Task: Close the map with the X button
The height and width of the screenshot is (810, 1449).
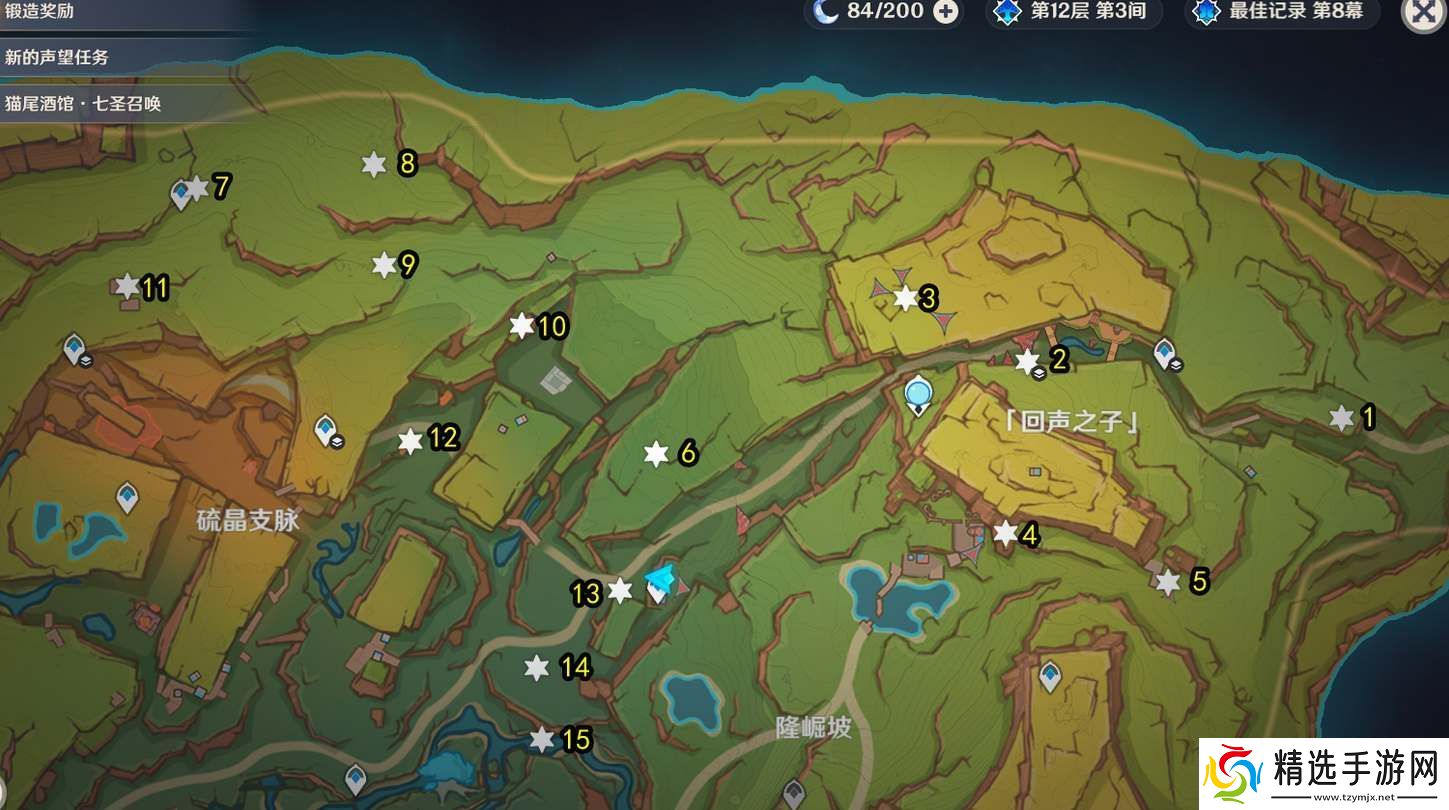Action: click(1423, 14)
